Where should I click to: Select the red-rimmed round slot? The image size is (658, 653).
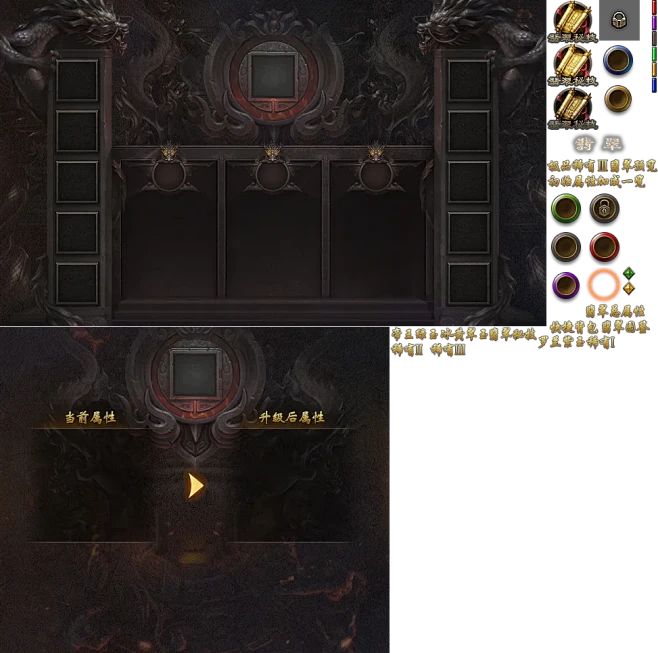click(x=603, y=246)
